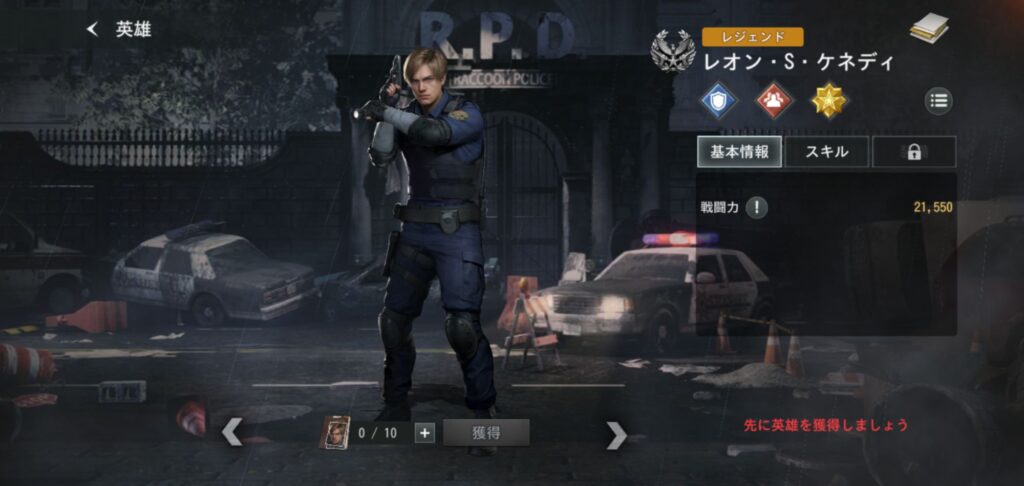Select the gold star trait icon
This screenshot has width=1024, height=486.
pyautogui.click(x=828, y=100)
